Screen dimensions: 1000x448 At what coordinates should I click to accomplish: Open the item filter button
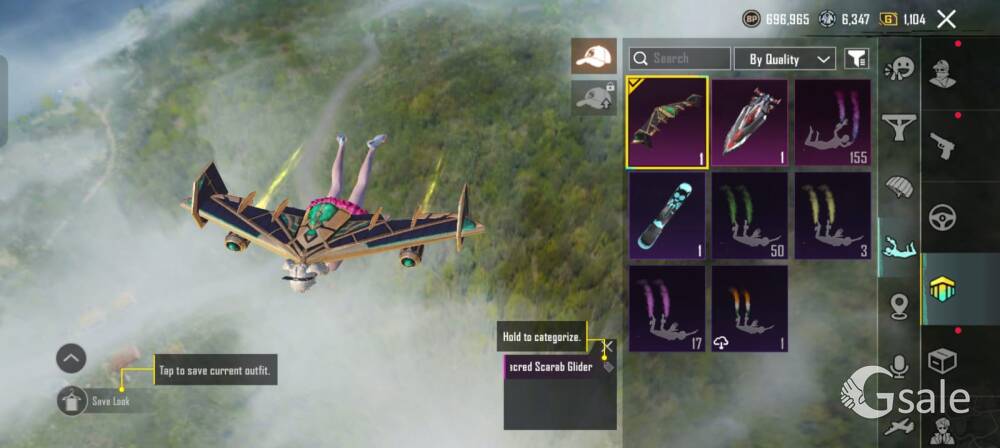pyautogui.click(x=856, y=59)
